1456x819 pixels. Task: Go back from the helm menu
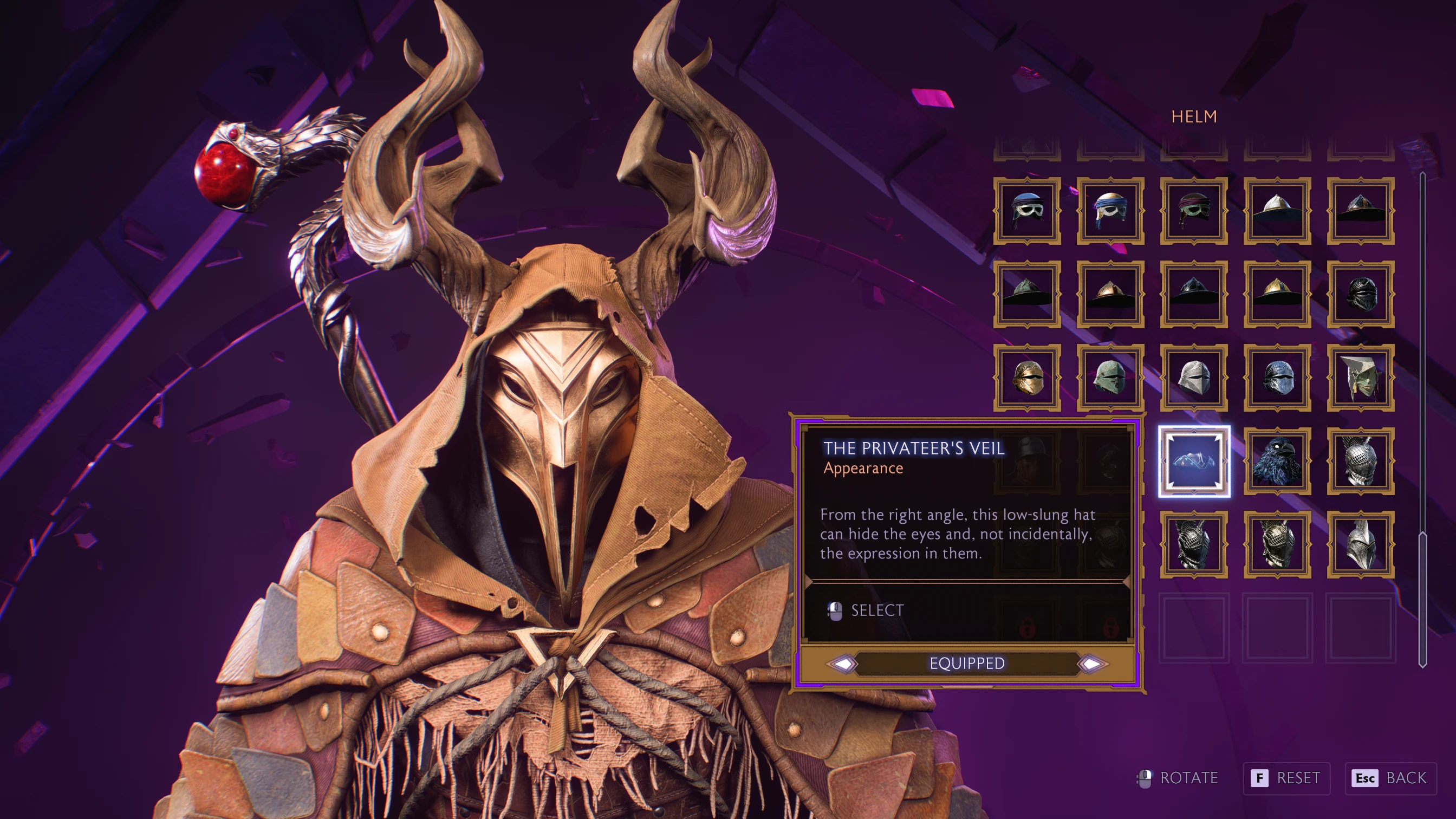1391,778
